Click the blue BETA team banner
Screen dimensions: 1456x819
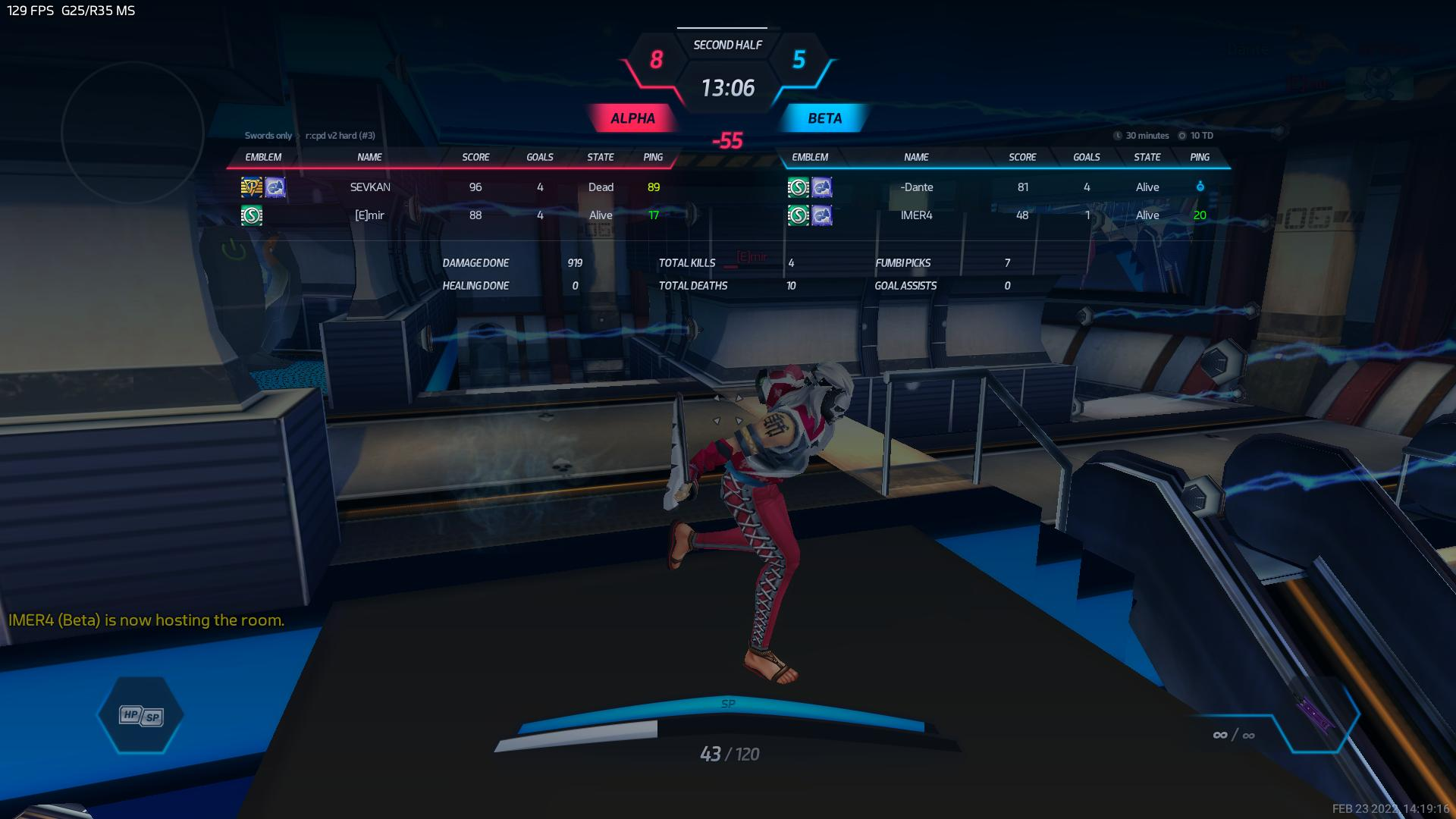coord(824,118)
